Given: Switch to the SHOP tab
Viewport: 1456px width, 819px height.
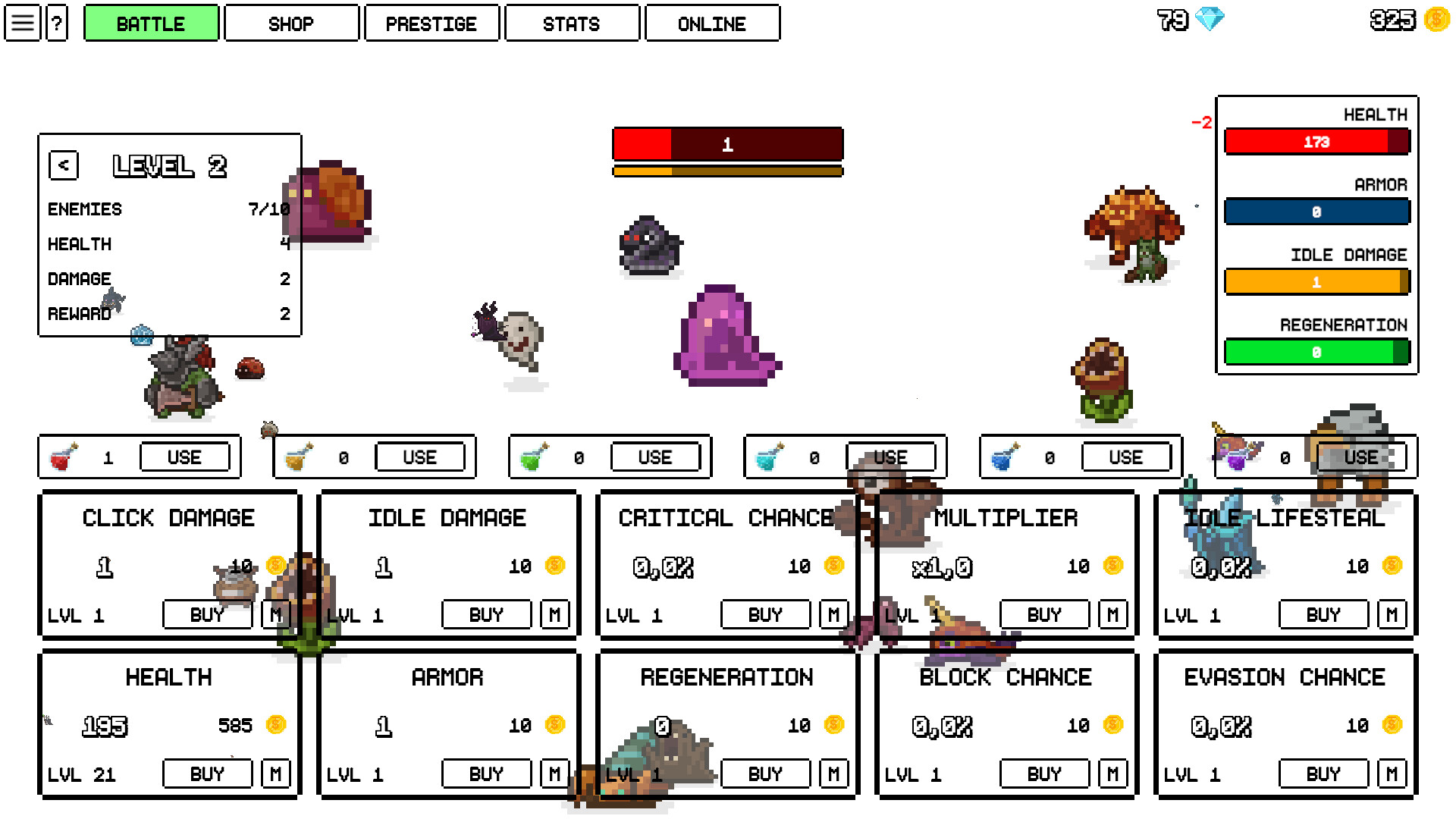Looking at the screenshot, I should click(291, 23).
